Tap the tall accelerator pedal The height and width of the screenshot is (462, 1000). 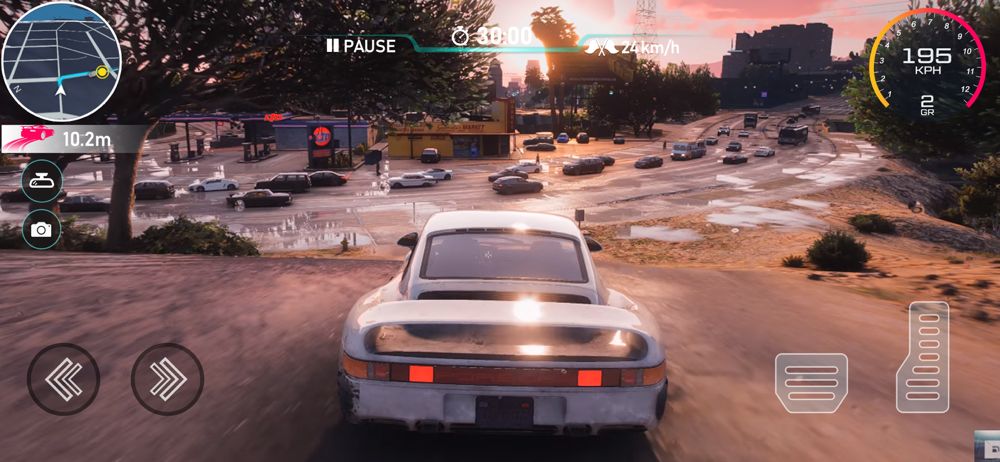pos(922,357)
